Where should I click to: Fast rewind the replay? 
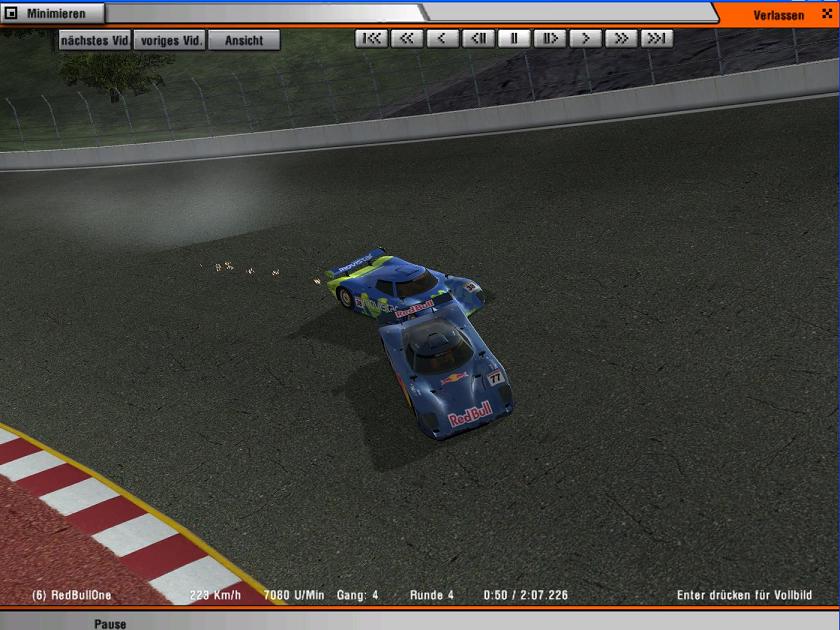406,39
